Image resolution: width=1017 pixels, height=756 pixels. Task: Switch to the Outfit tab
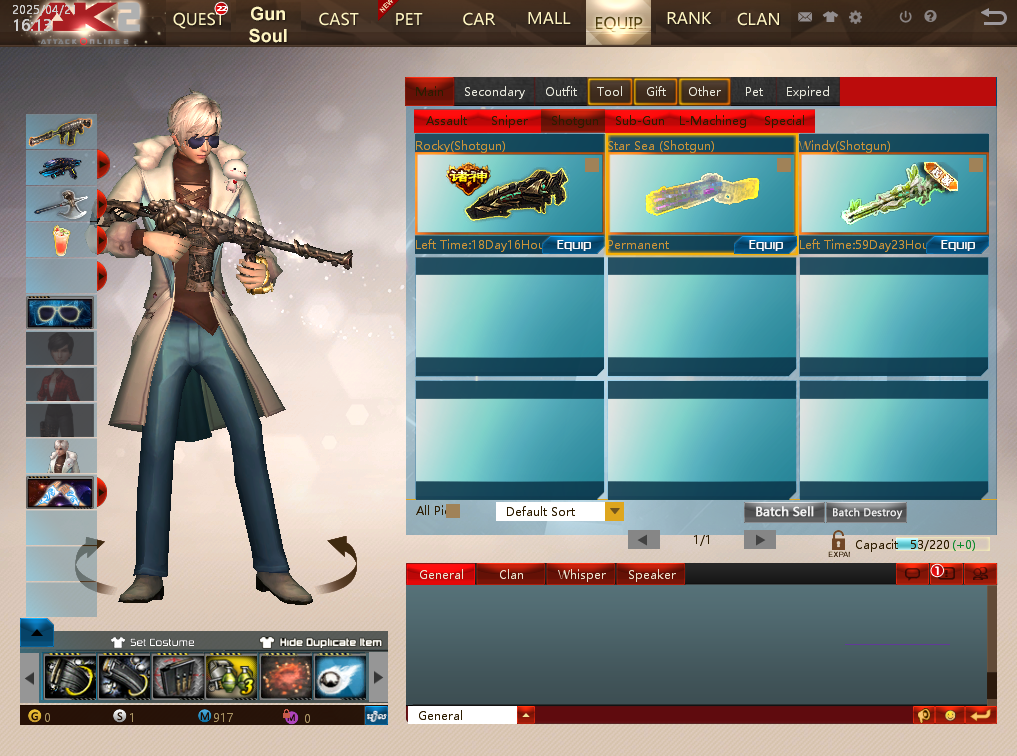point(561,91)
